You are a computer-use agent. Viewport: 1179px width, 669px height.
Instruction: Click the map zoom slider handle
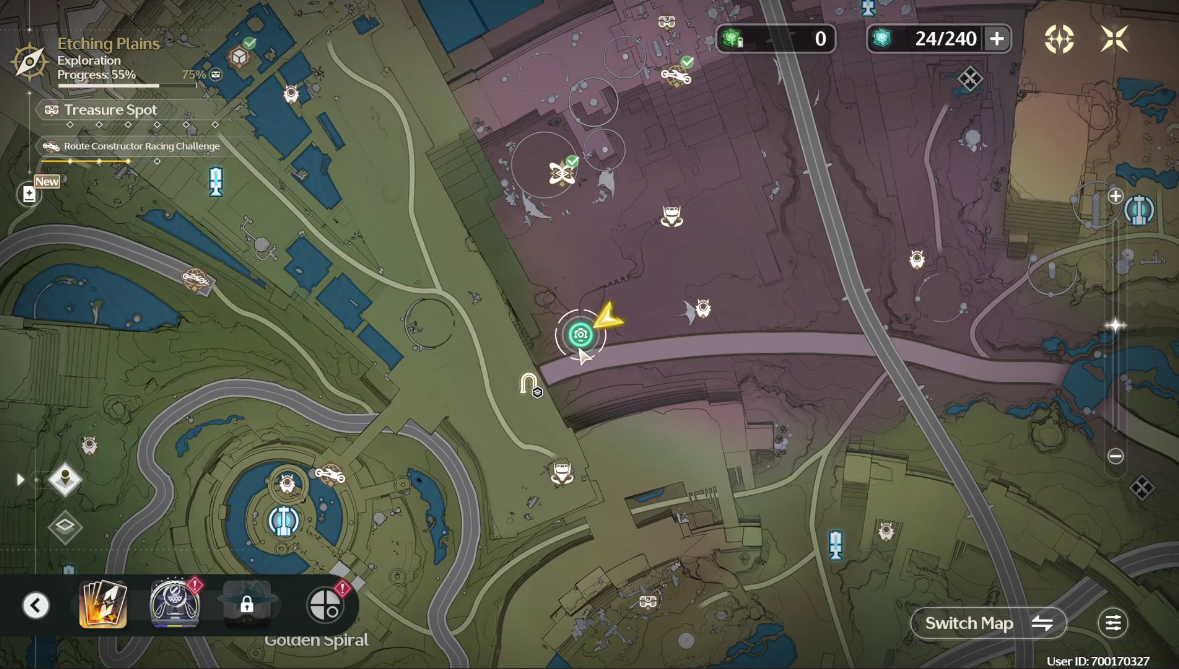pos(1116,325)
